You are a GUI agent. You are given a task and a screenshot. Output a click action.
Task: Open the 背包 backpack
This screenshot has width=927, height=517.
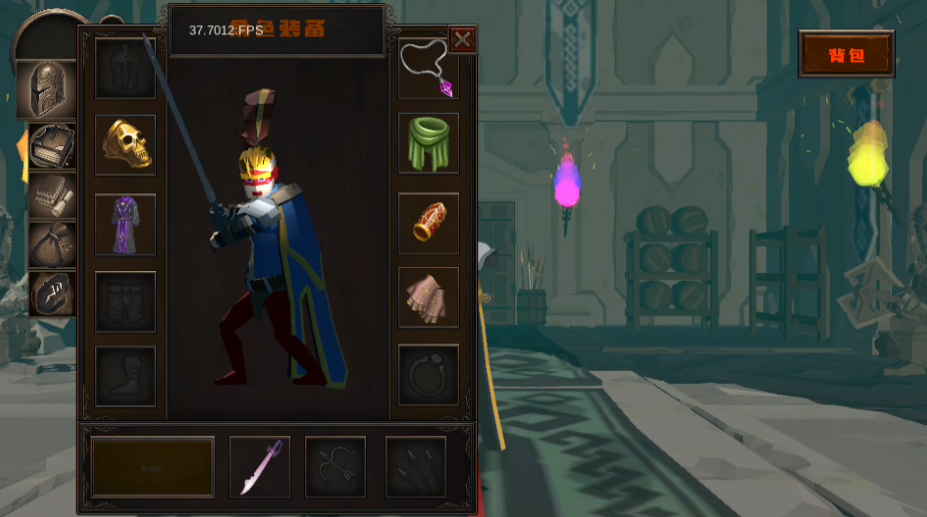(846, 55)
